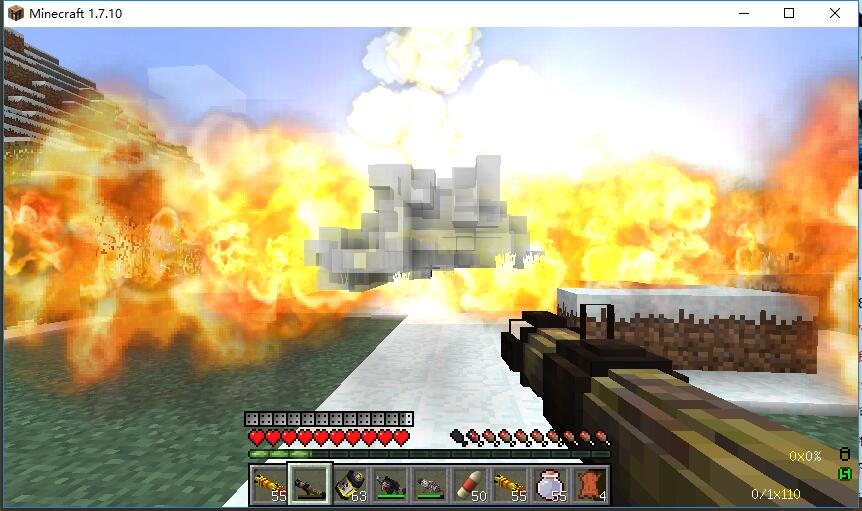Choose the grey gun hotbar slot
This screenshot has width=862, height=511.
[x=429, y=485]
